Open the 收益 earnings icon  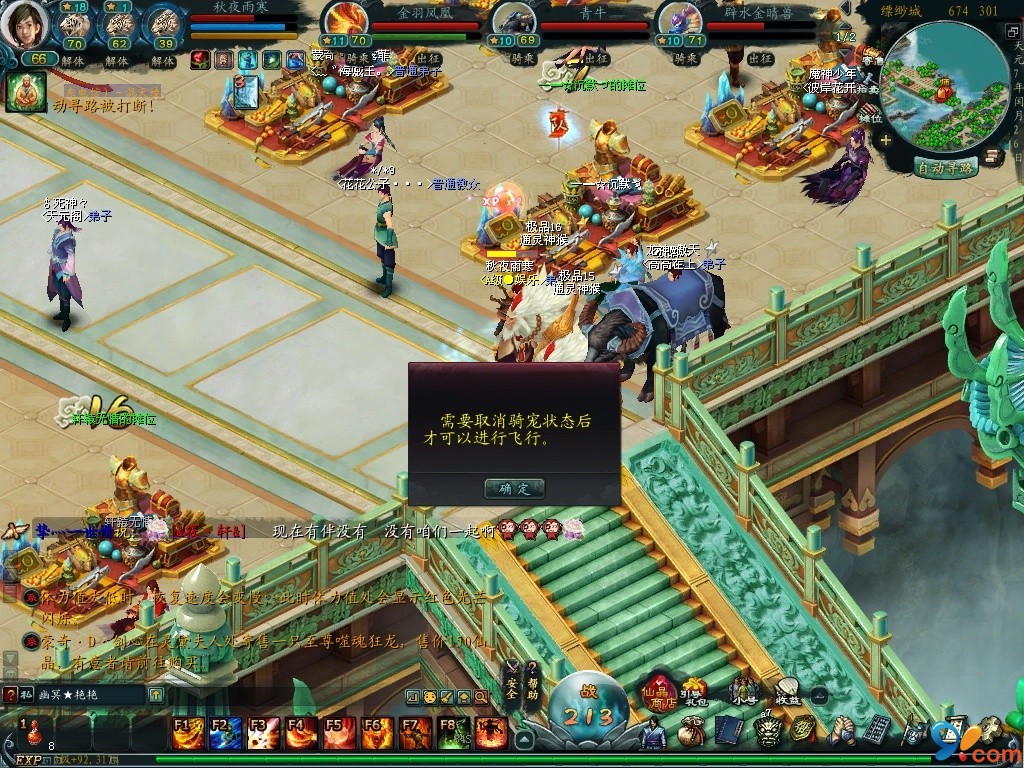click(x=788, y=691)
